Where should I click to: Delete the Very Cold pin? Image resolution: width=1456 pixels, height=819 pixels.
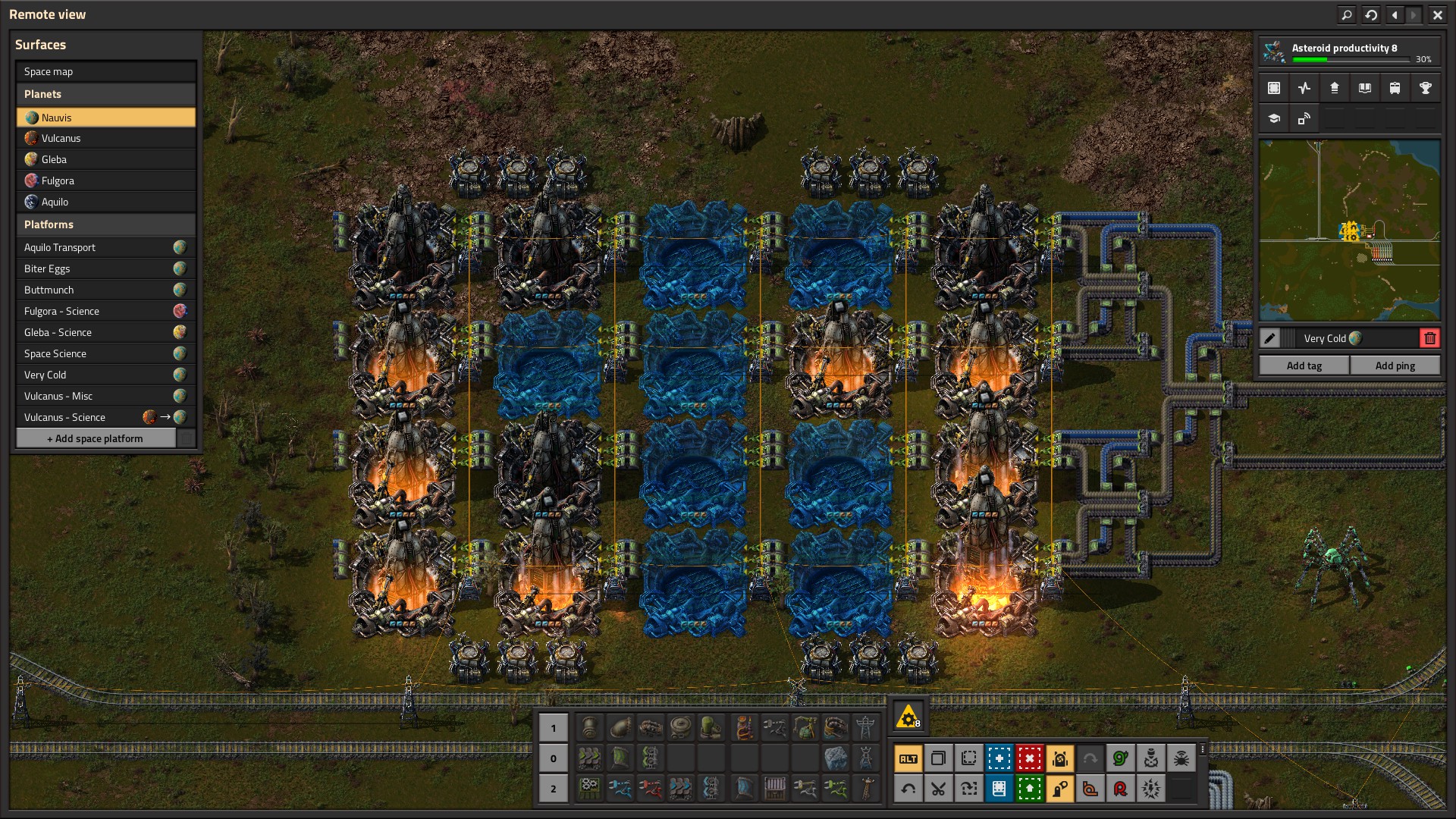(x=1429, y=338)
